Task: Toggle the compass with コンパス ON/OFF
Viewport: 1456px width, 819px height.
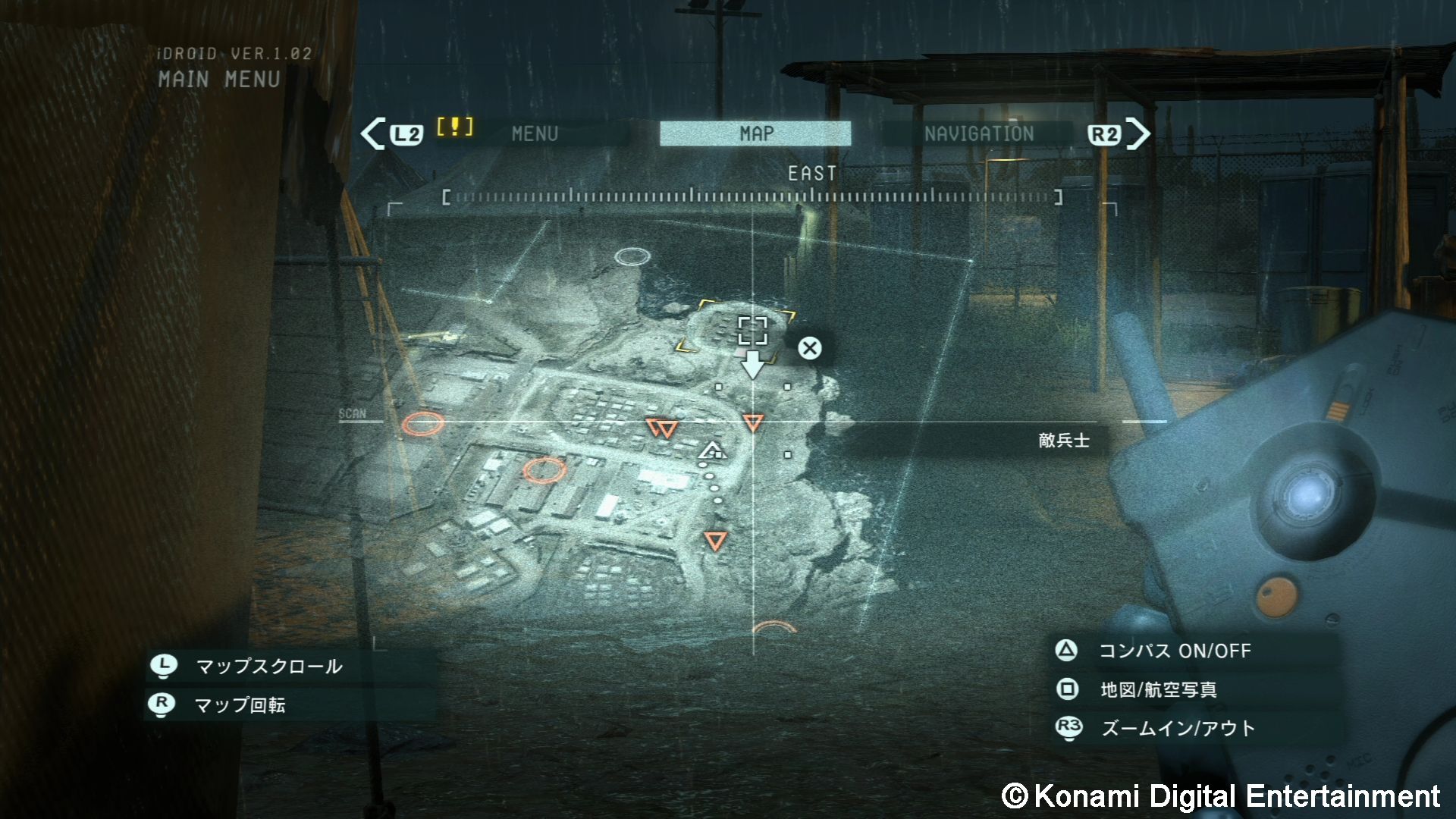Action: tap(1176, 651)
